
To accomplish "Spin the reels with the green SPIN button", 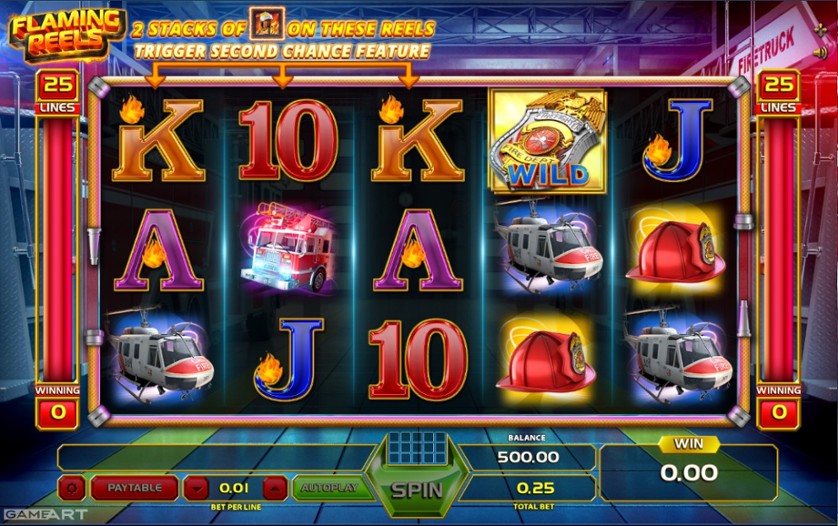I will click(416, 491).
